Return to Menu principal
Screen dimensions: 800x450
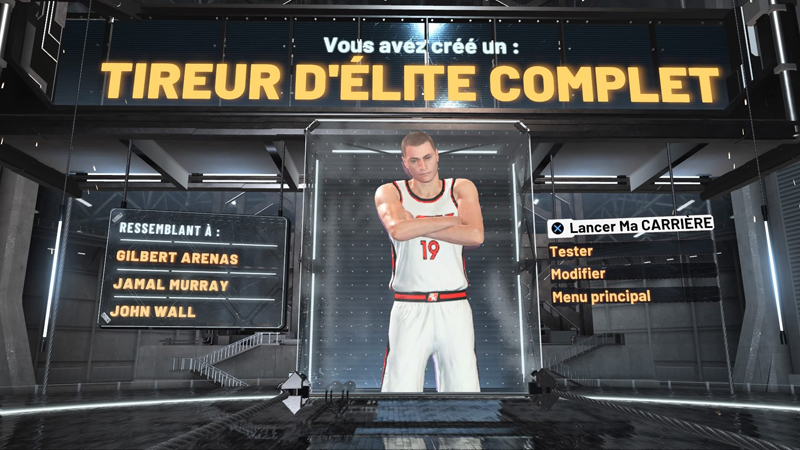600,296
